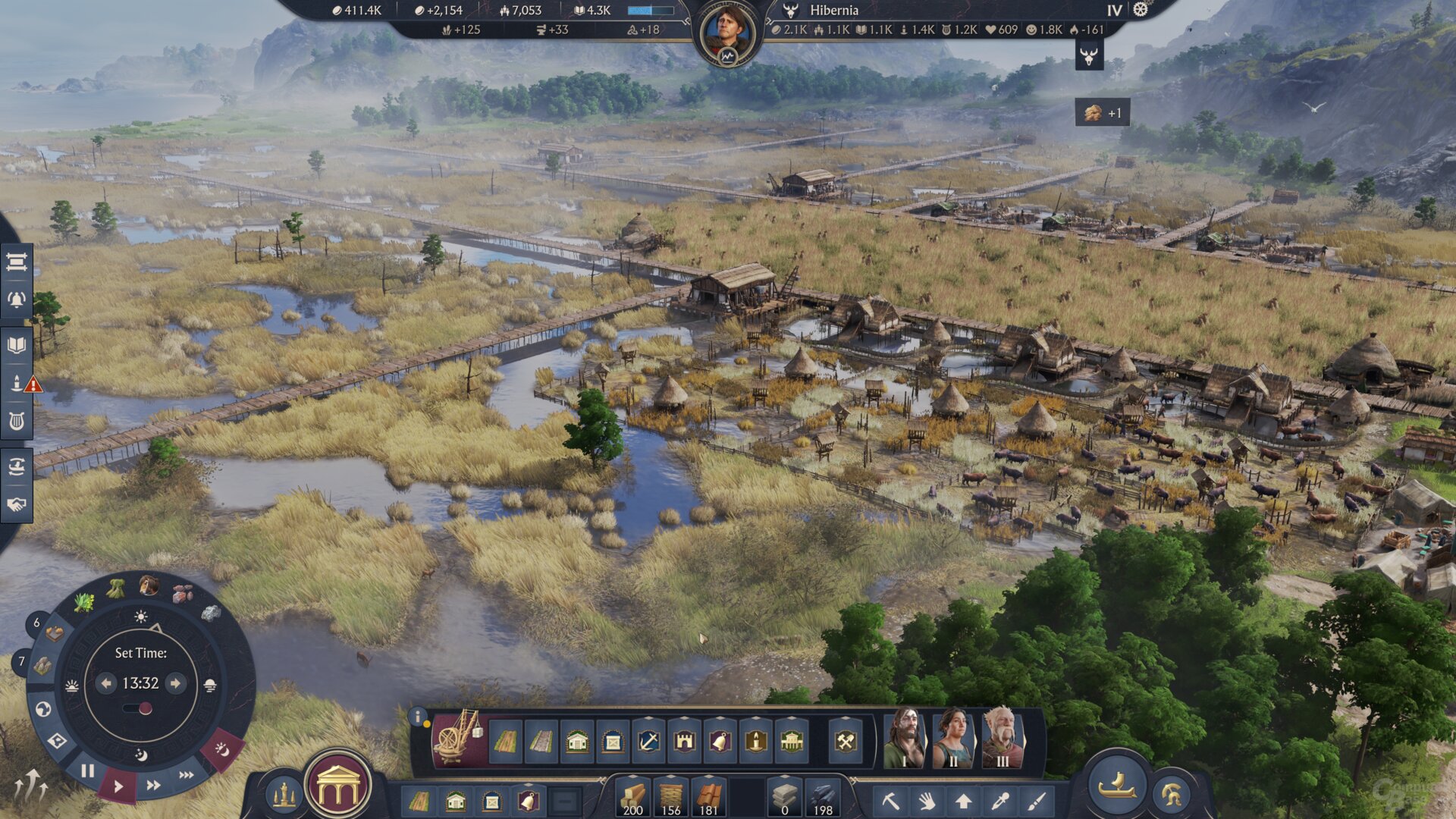
Task: Toggle the red time switch under 13:32
Action: pos(138,709)
